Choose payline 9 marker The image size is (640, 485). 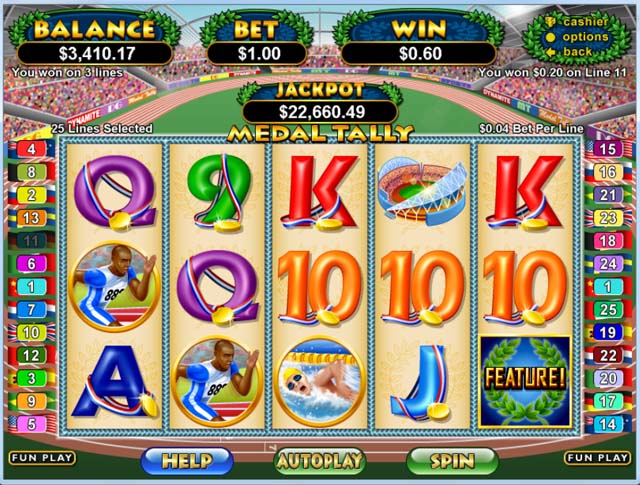31,401
